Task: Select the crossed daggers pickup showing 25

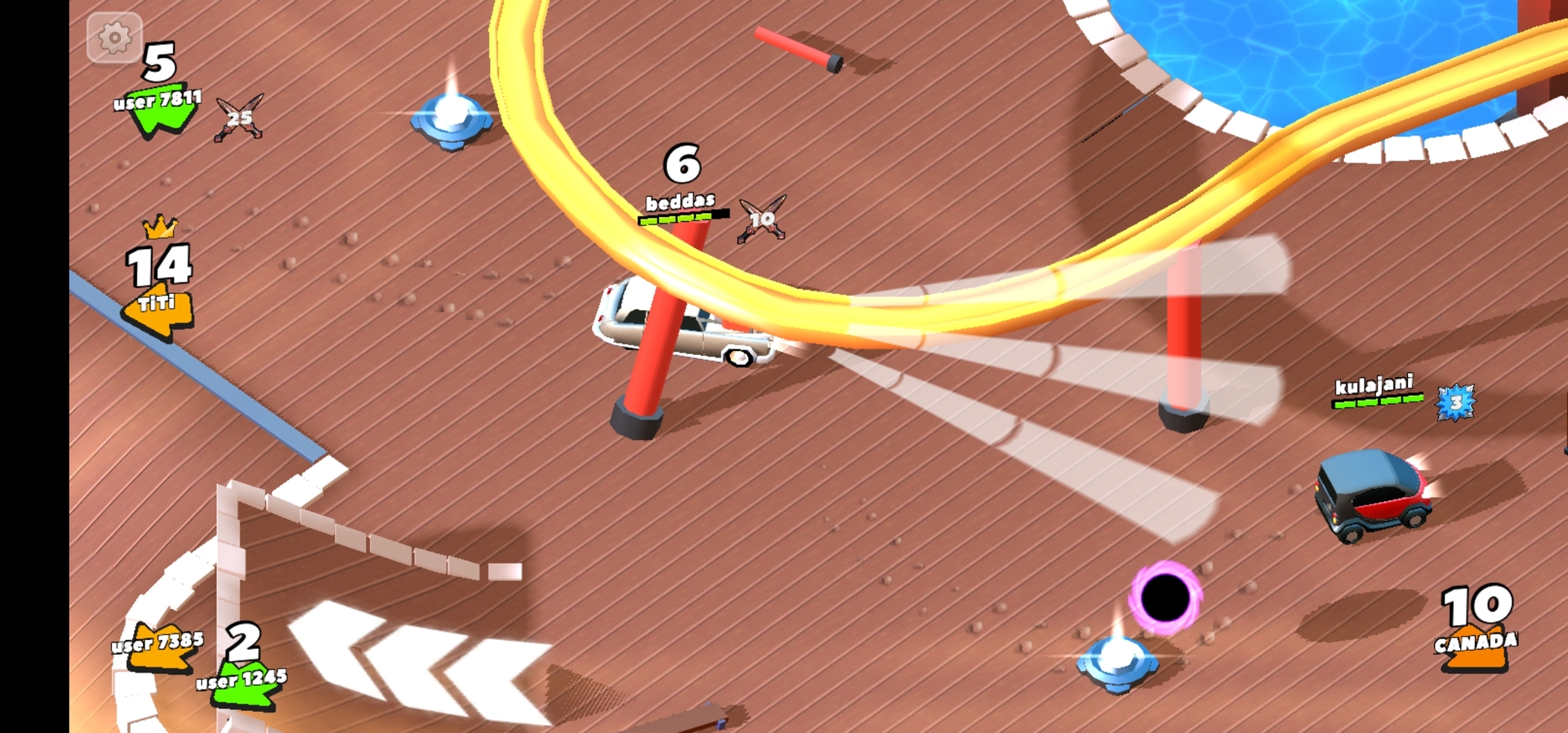Action: click(238, 114)
